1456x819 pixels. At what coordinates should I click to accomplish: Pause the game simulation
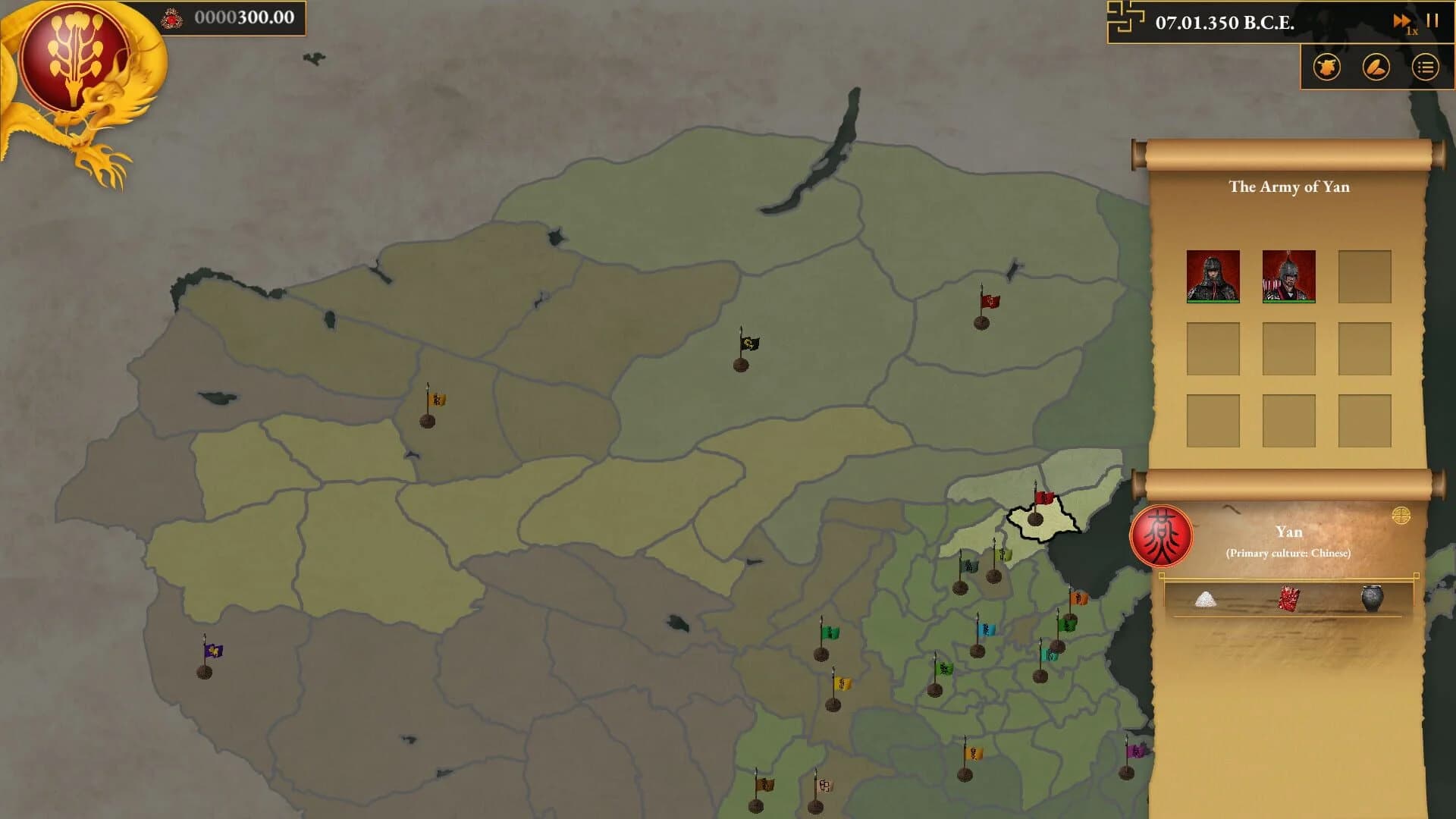[1432, 21]
